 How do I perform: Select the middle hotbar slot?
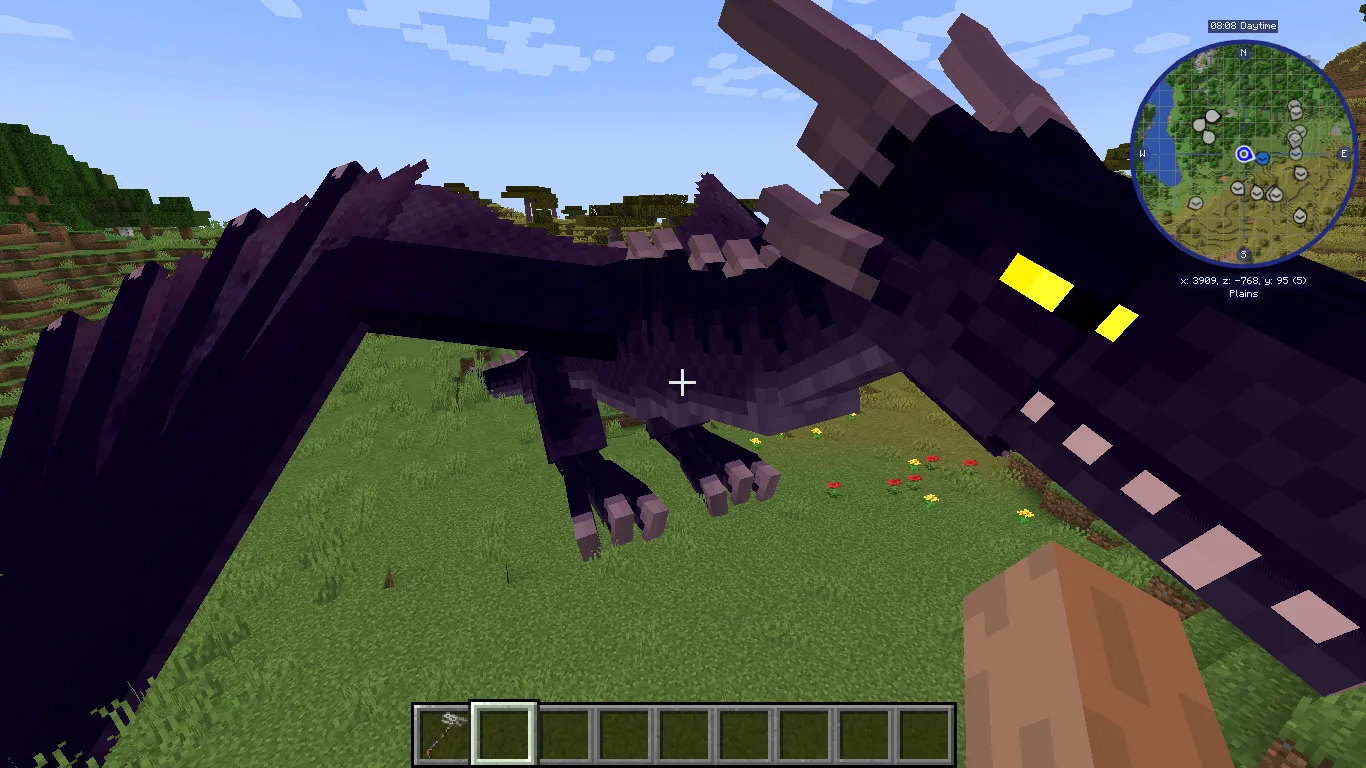682,732
